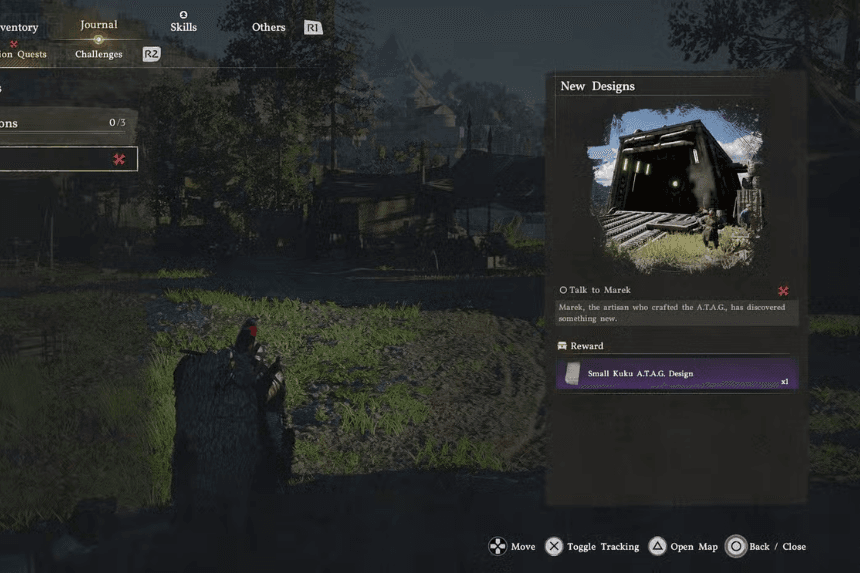The image size is (860, 573).
Task: View the New Designs quest image
Action: click(675, 189)
